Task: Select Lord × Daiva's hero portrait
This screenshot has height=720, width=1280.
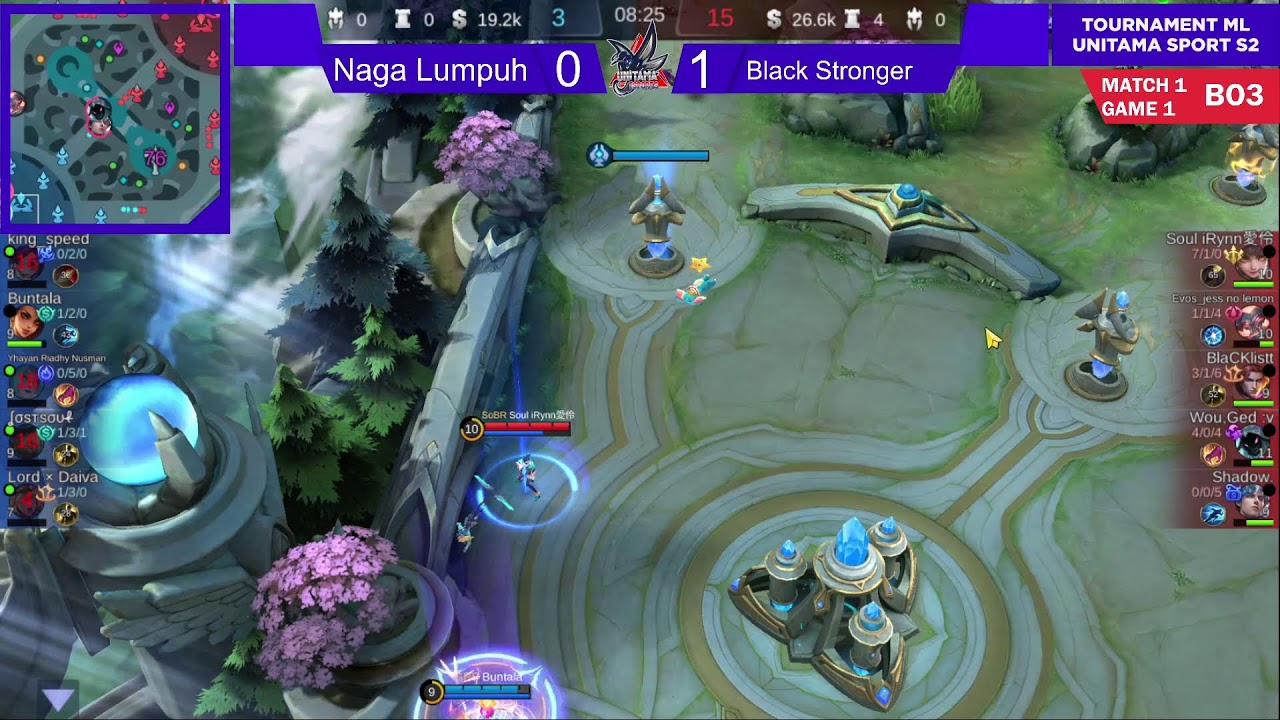Action: click(25, 502)
